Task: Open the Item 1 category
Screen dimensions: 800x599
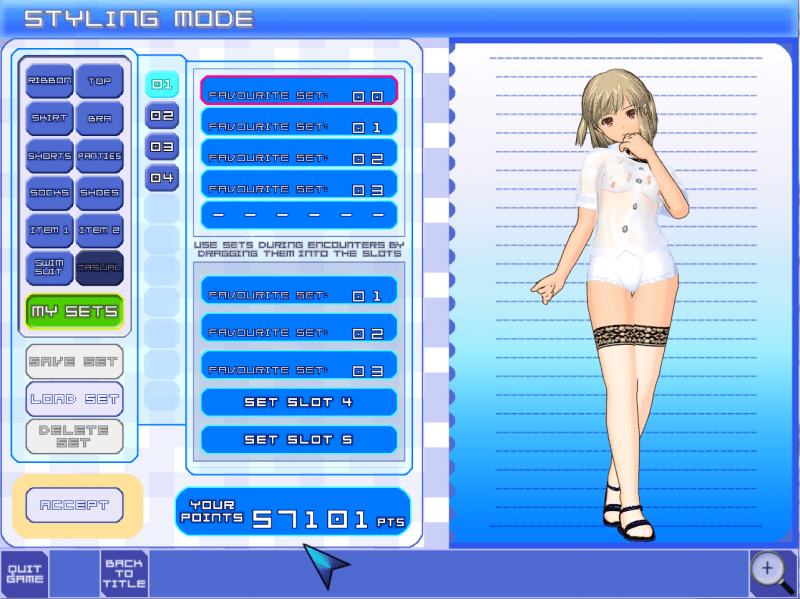Action: [x=49, y=230]
